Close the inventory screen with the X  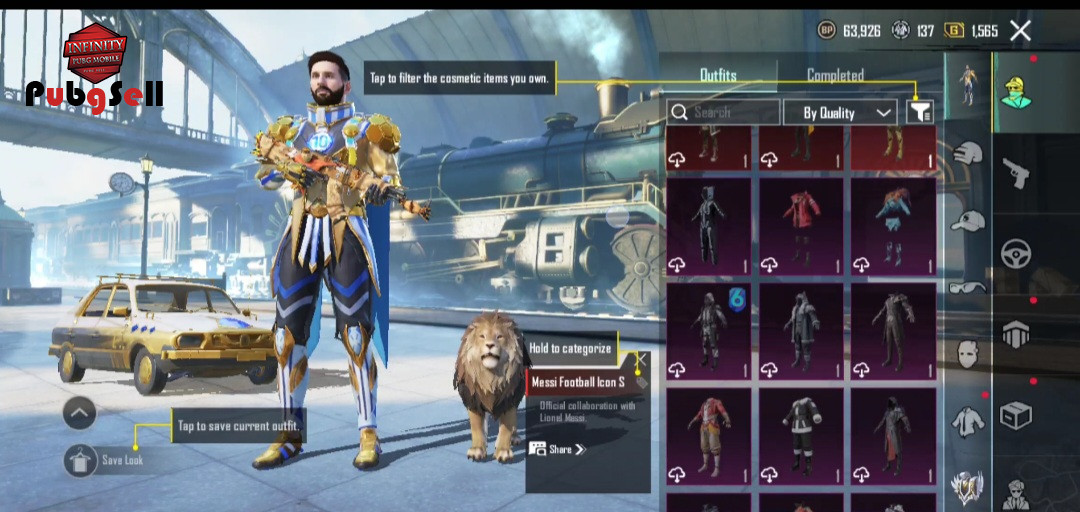(1020, 31)
